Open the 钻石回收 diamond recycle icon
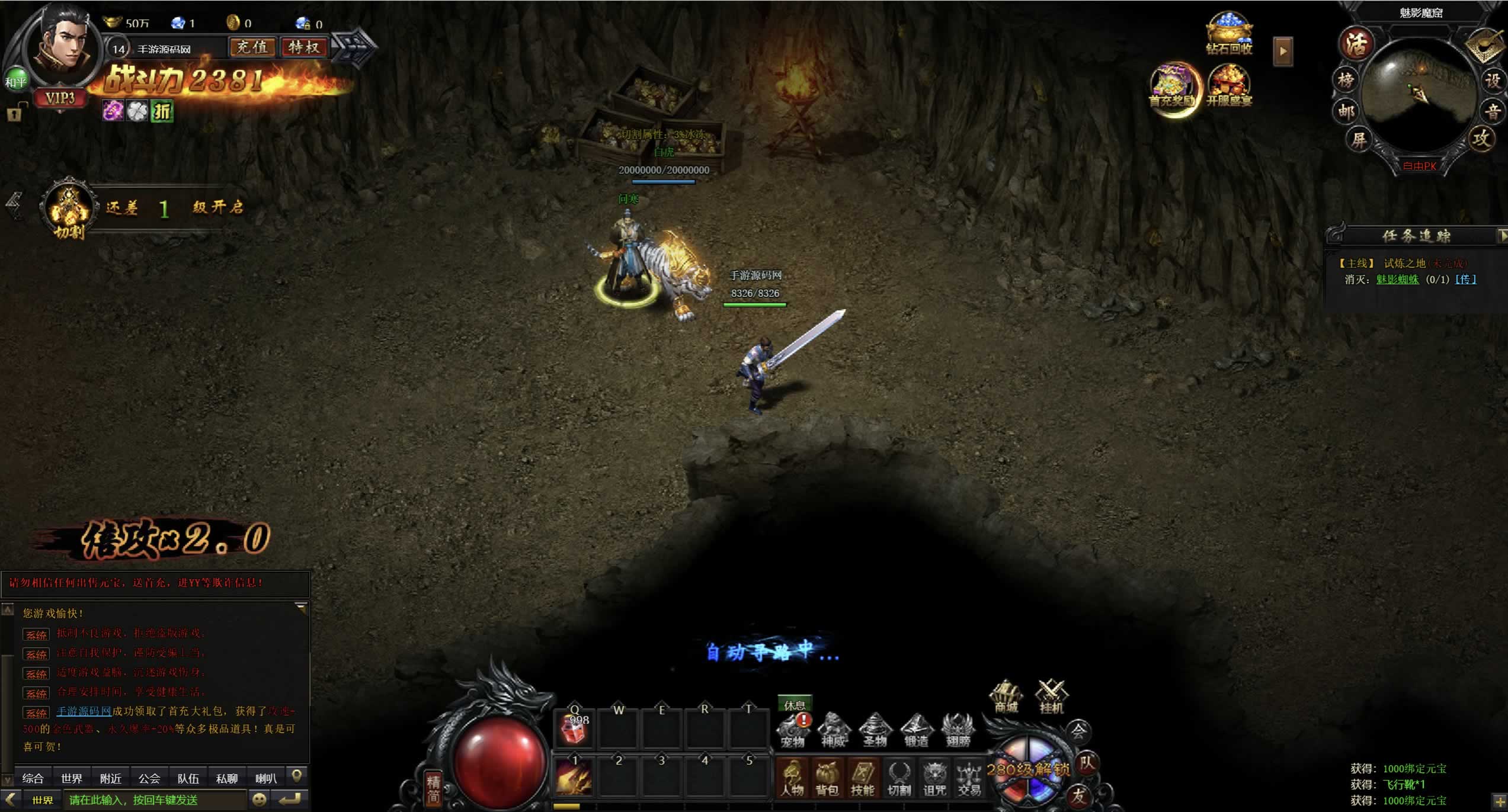The image size is (1508, 812). (1229, 34)
